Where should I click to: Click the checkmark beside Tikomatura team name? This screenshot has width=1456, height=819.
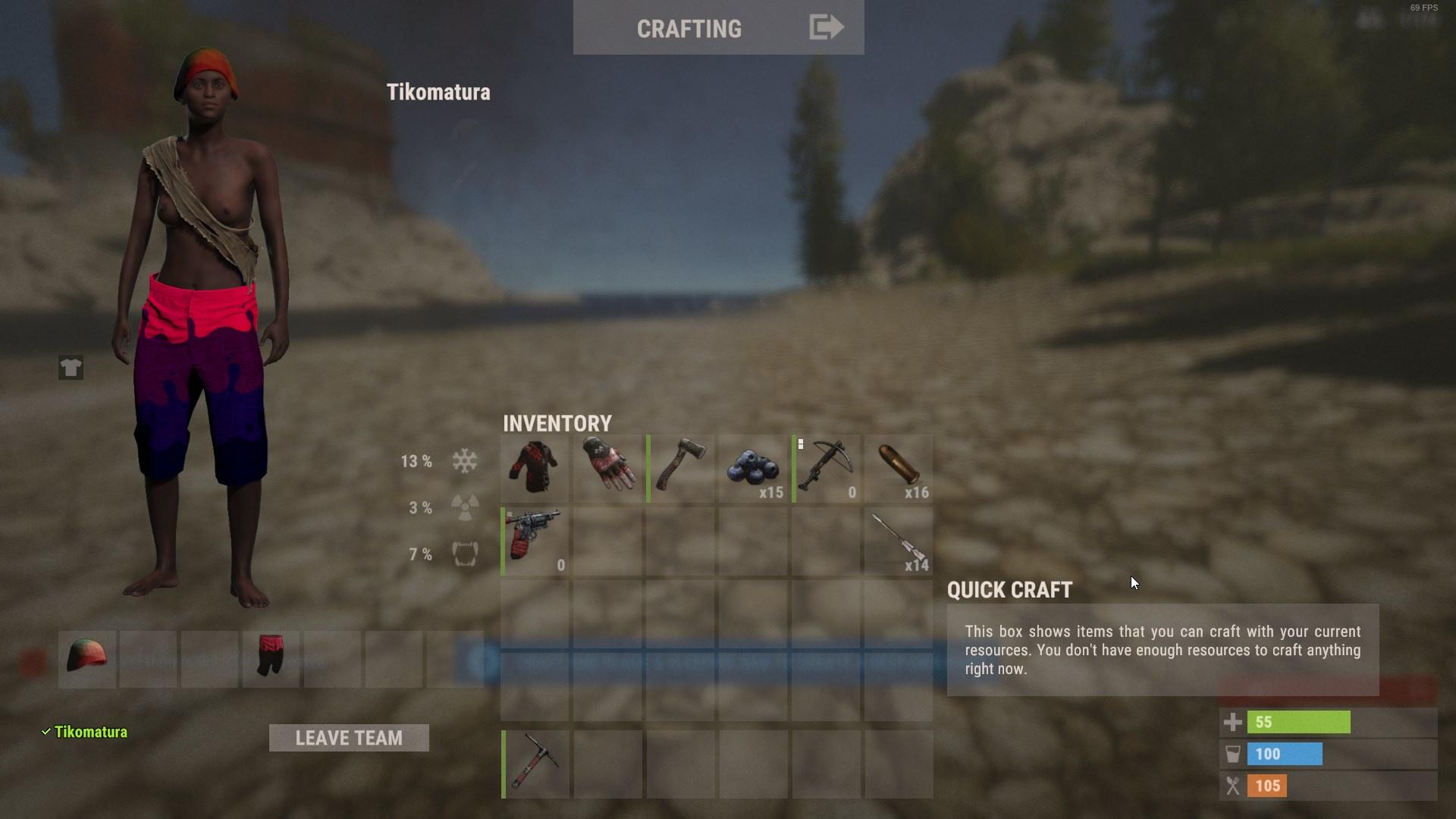click(46, 731)
